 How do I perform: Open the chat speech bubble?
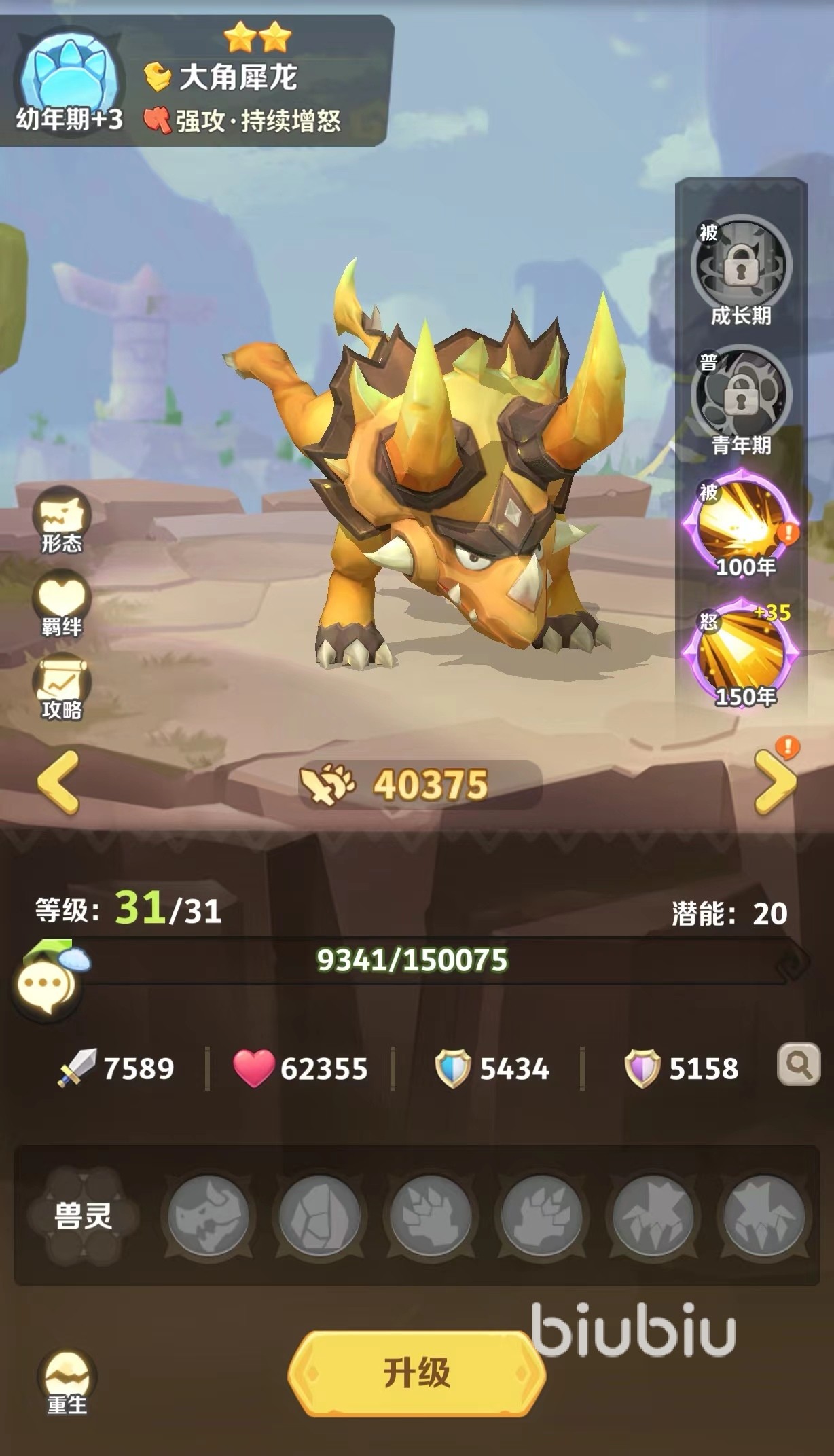click(46, 984)
